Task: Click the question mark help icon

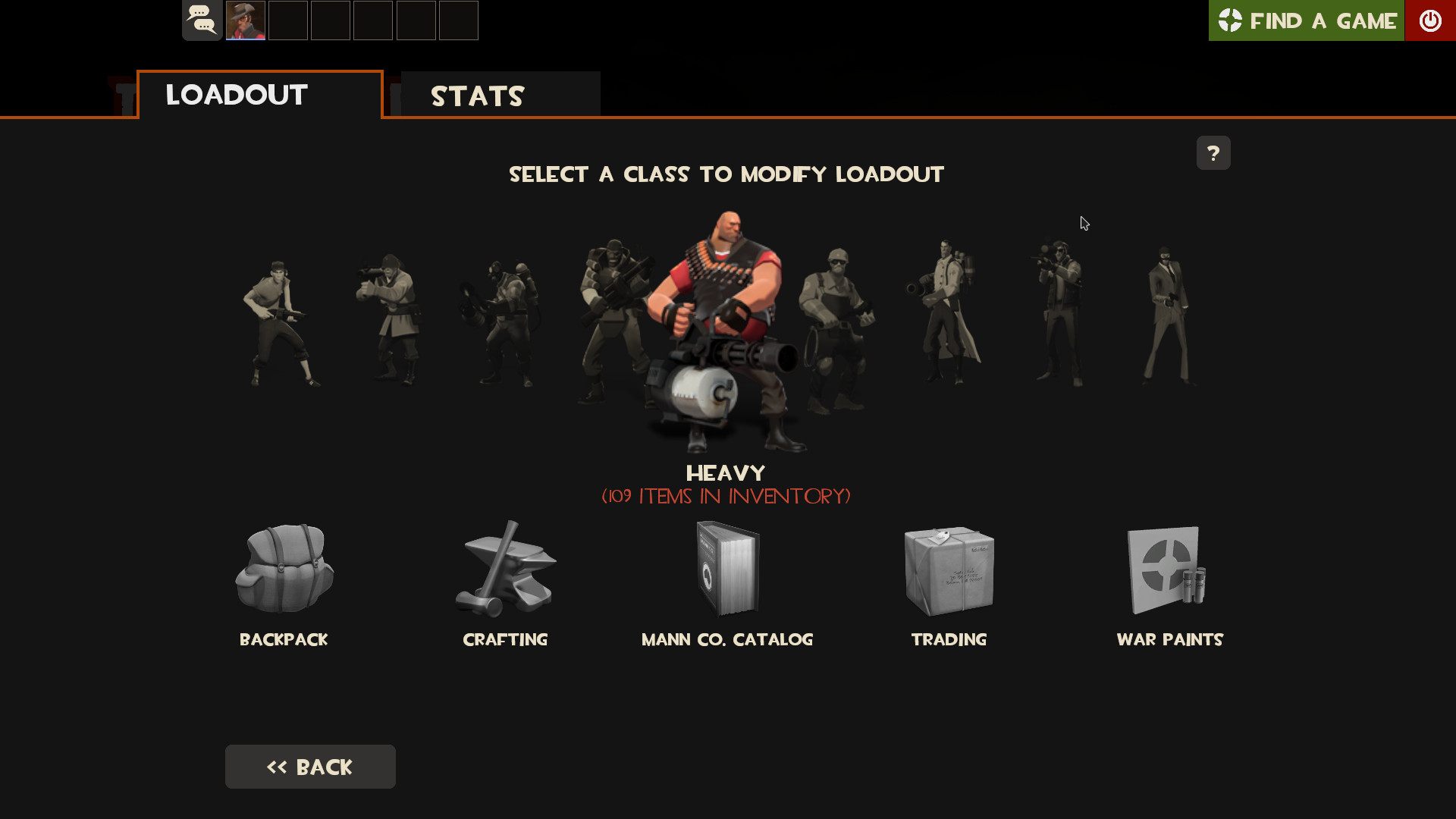Action: (x=1213, y=152)
